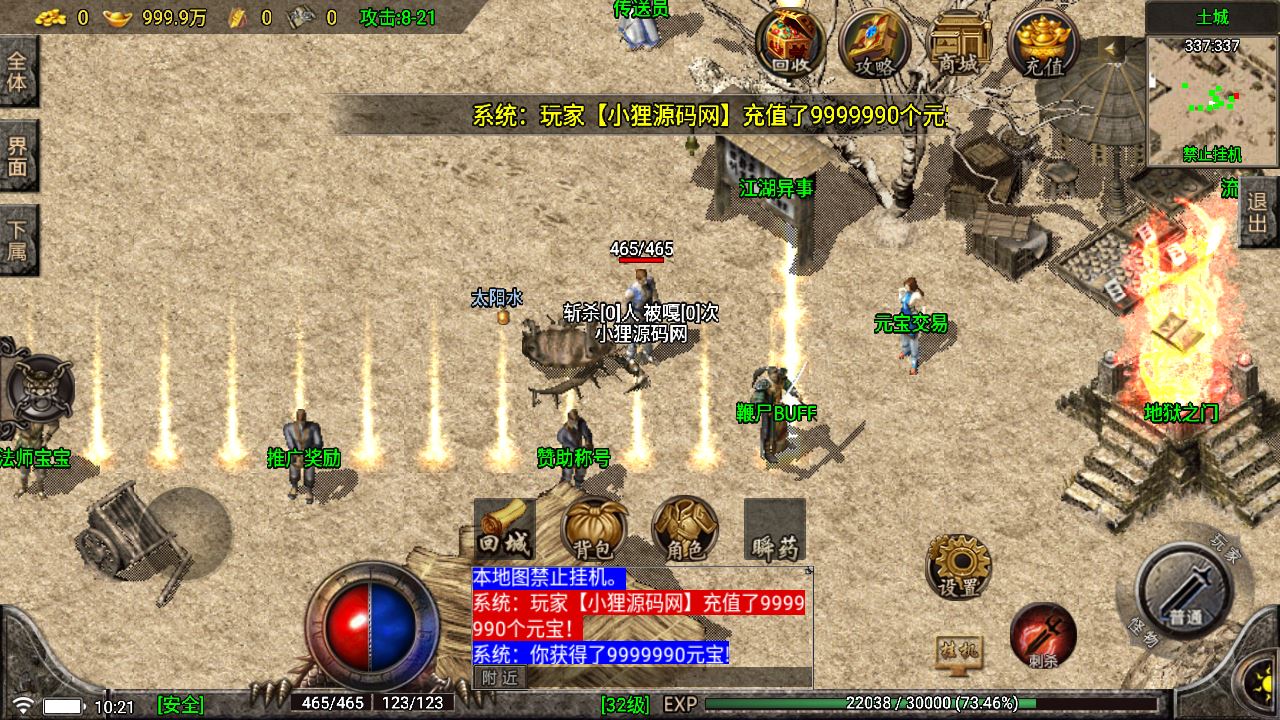Open the 设置 settings gear
The width and height of the screenshot is (1280, 720).
958,566
